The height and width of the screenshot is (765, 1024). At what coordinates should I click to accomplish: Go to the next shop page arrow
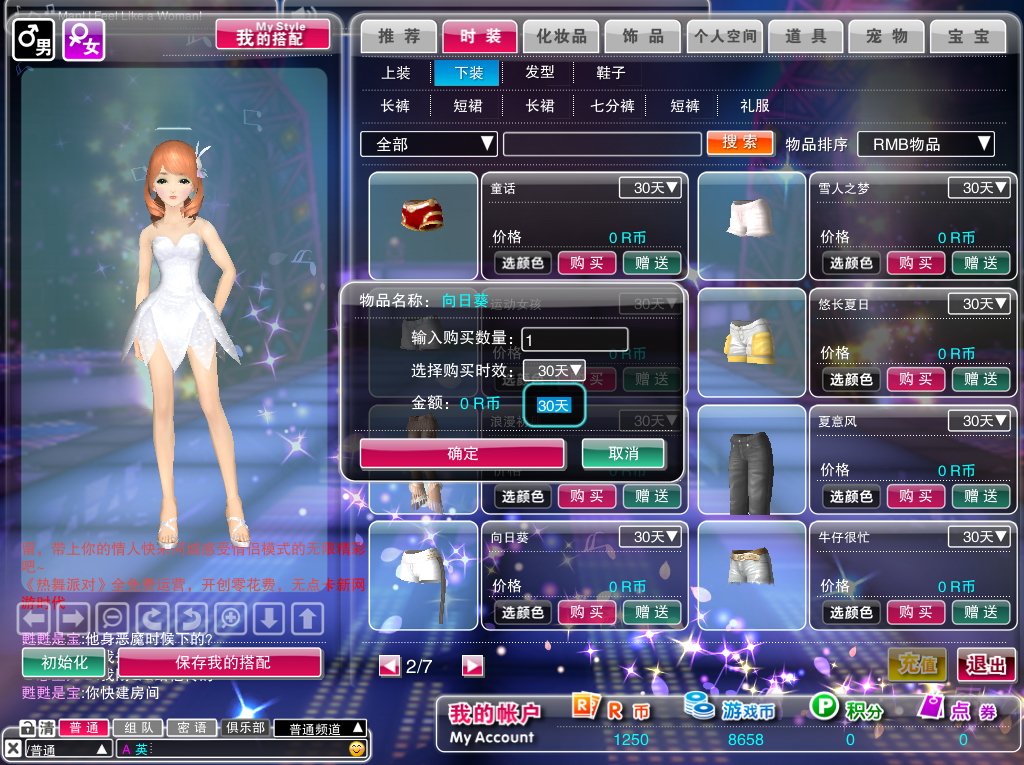[473, 666]
